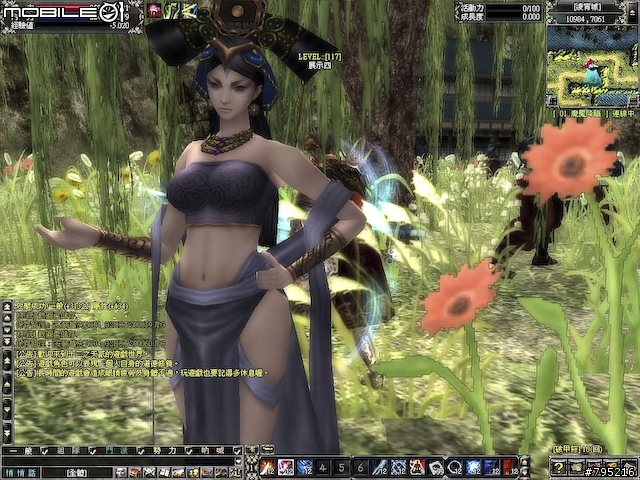
Task: Select hotbar slot number 6
Action: [359, 467]
